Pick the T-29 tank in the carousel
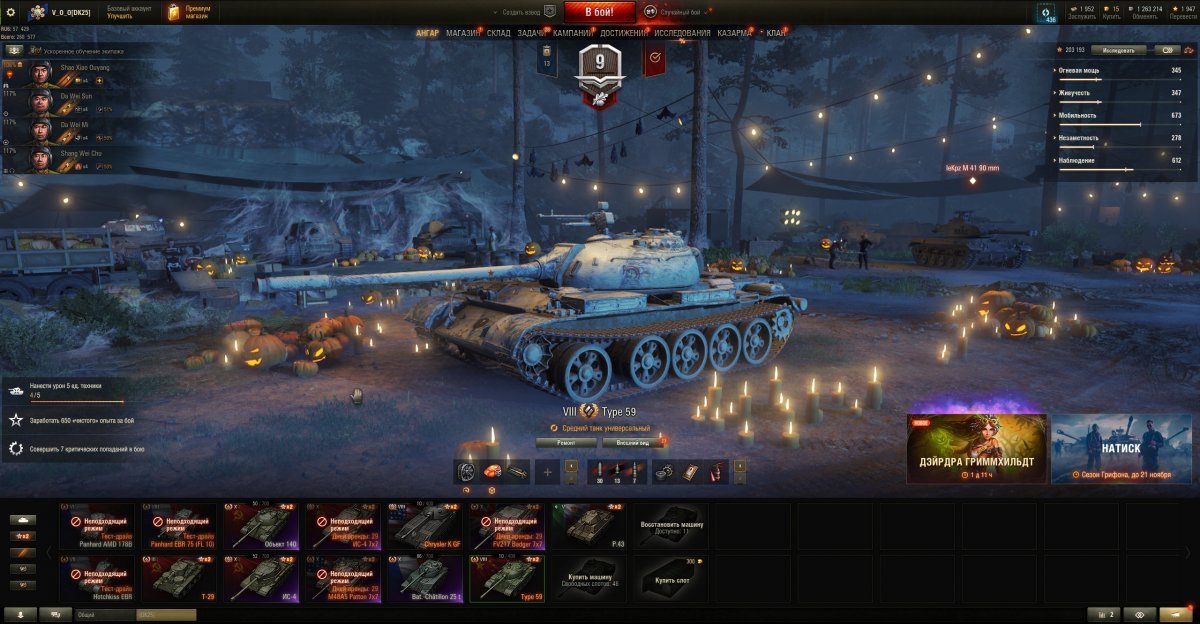Screen dimensions: 1200x624 click(x=180, y=579)
